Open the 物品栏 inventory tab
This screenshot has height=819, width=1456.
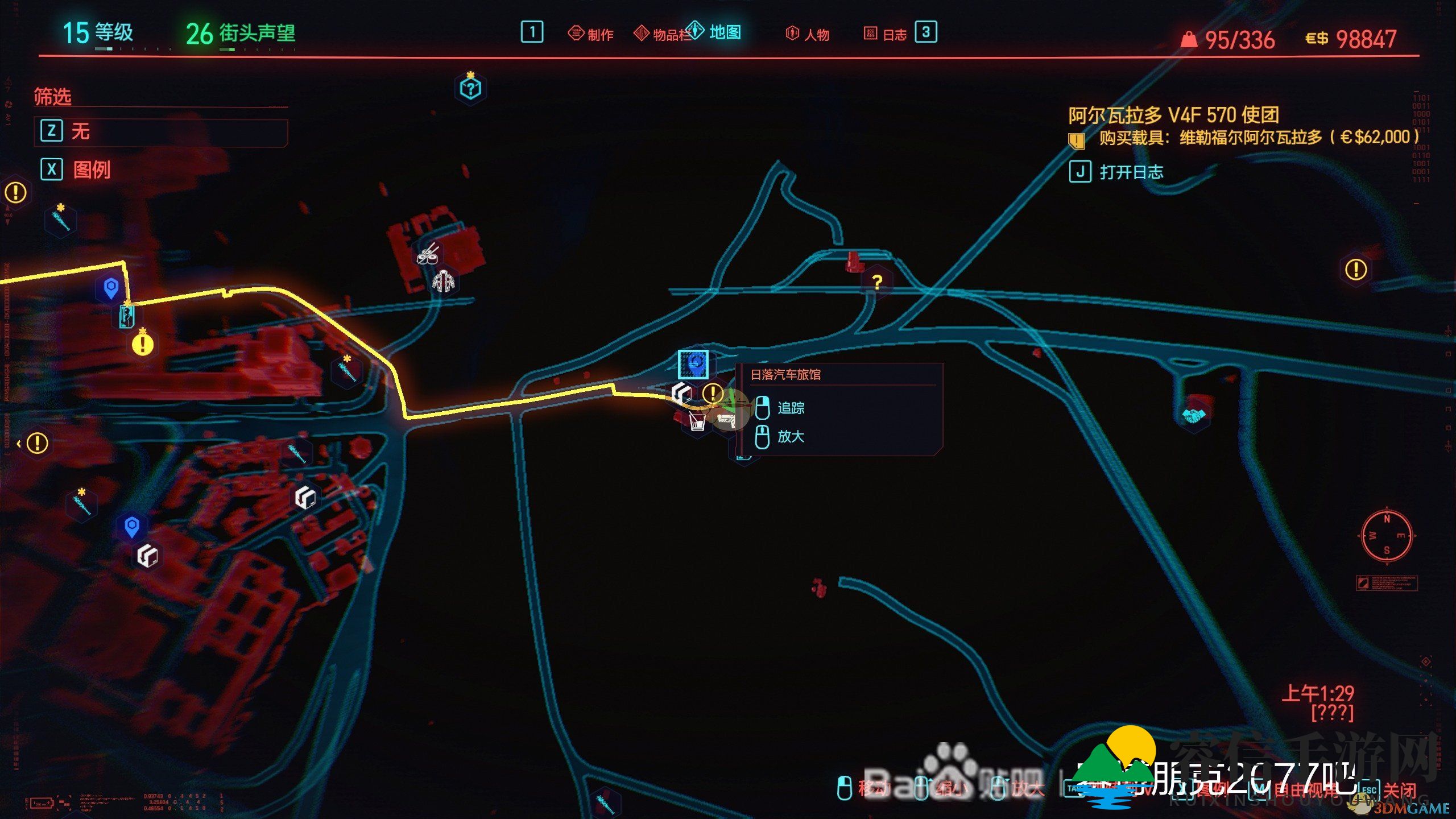(x=664, y=34)
